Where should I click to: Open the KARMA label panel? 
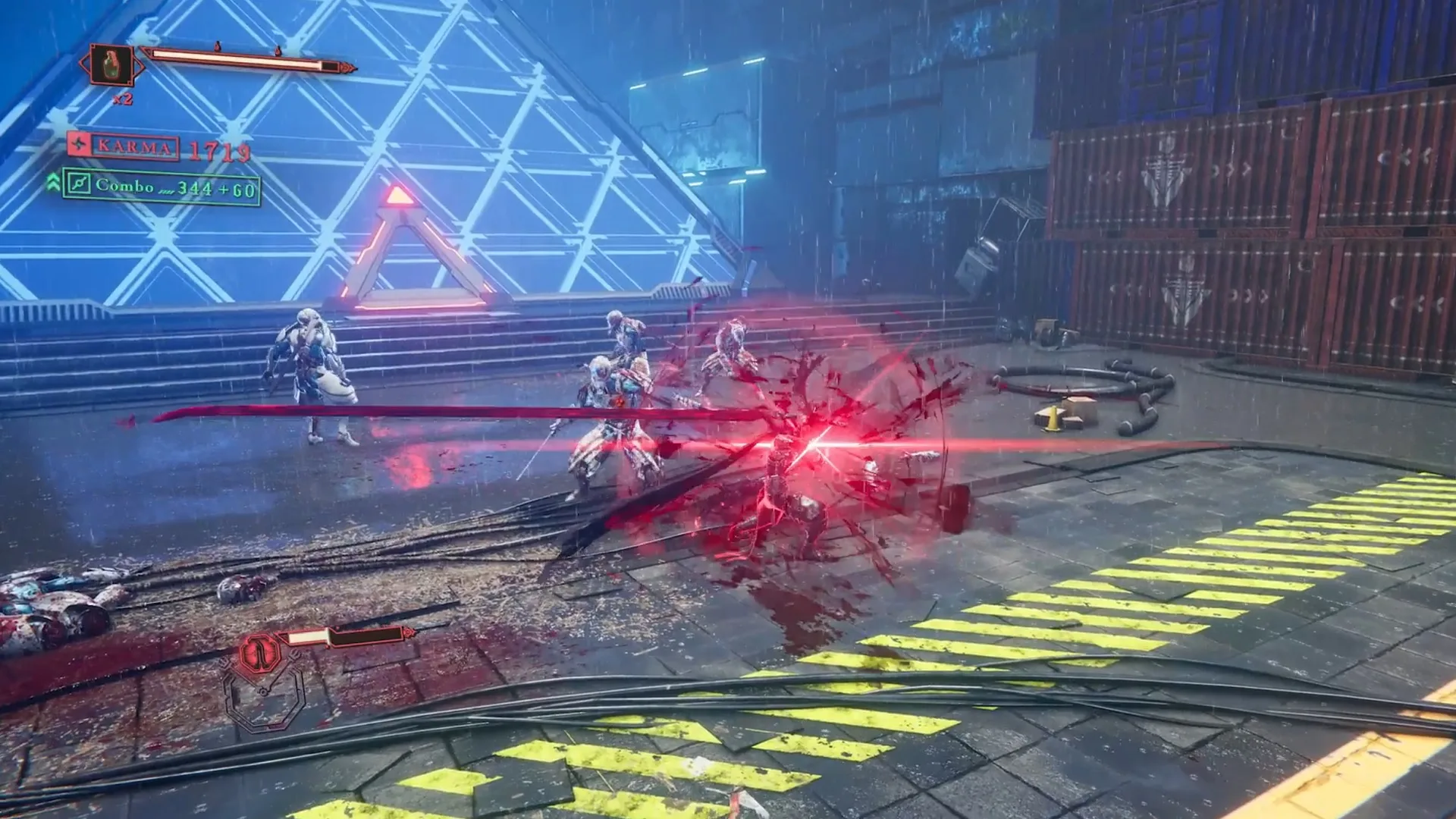[x=133, y=147]
